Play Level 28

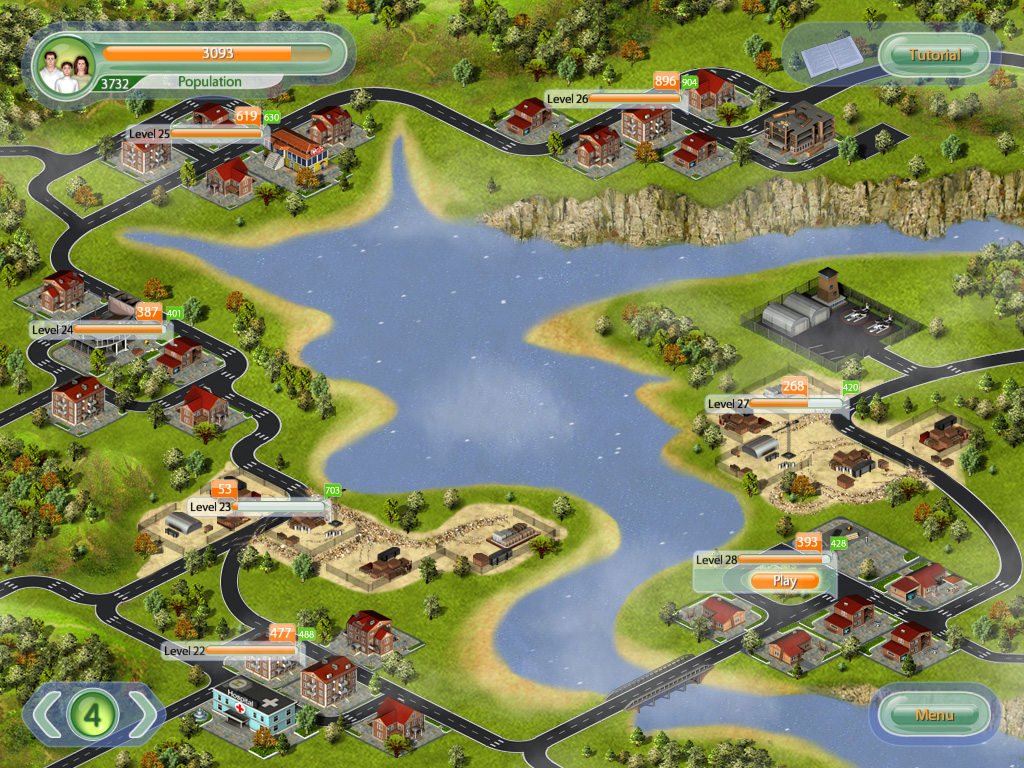[x=785, y=581]
